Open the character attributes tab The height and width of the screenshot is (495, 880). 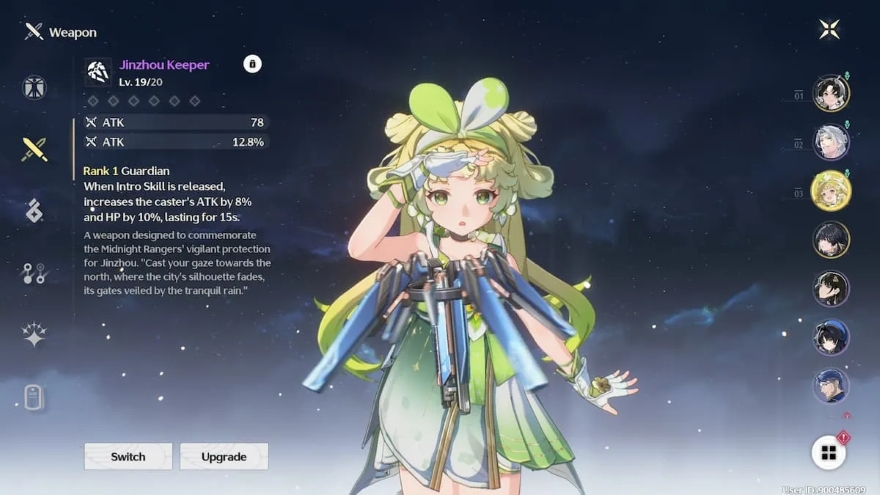35,88
